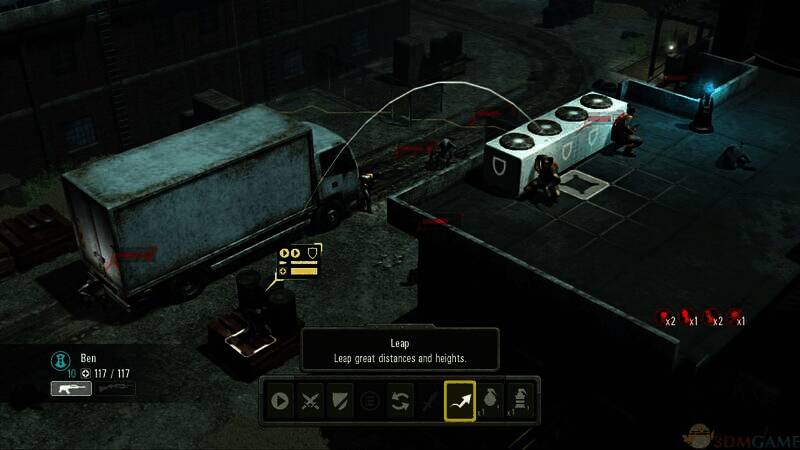The height and width of the screenshot is (450, 800).
Task: Use the stacked canister item
Action: coord(519,401)
